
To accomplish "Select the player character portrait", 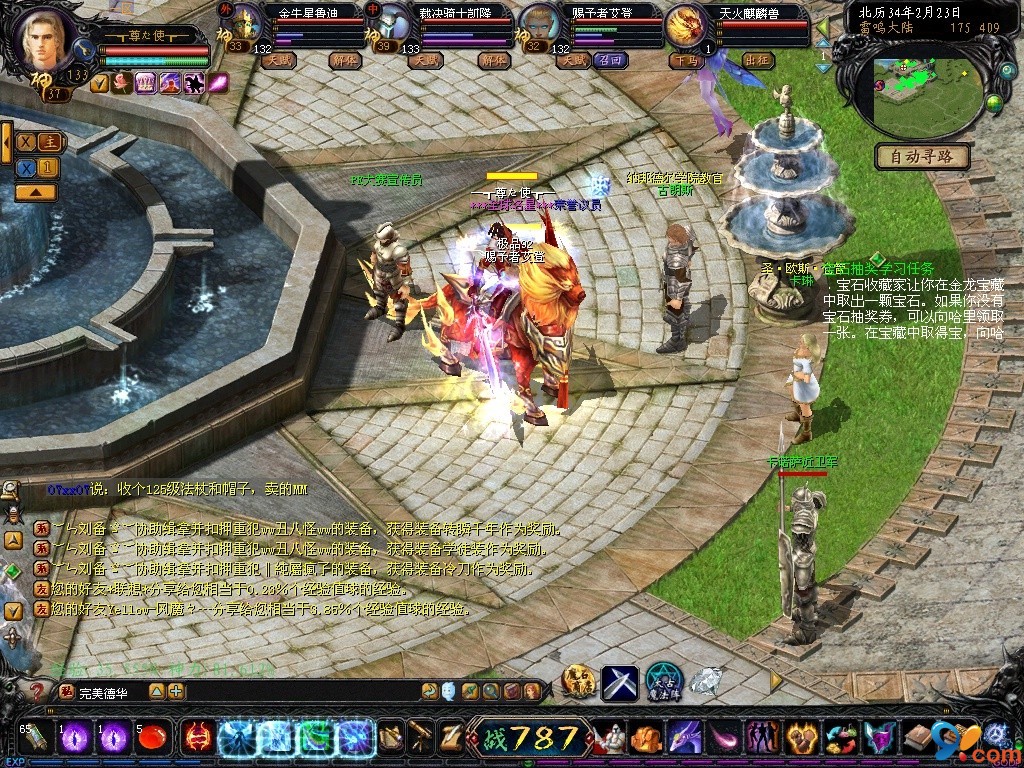I will click(47, 38).
